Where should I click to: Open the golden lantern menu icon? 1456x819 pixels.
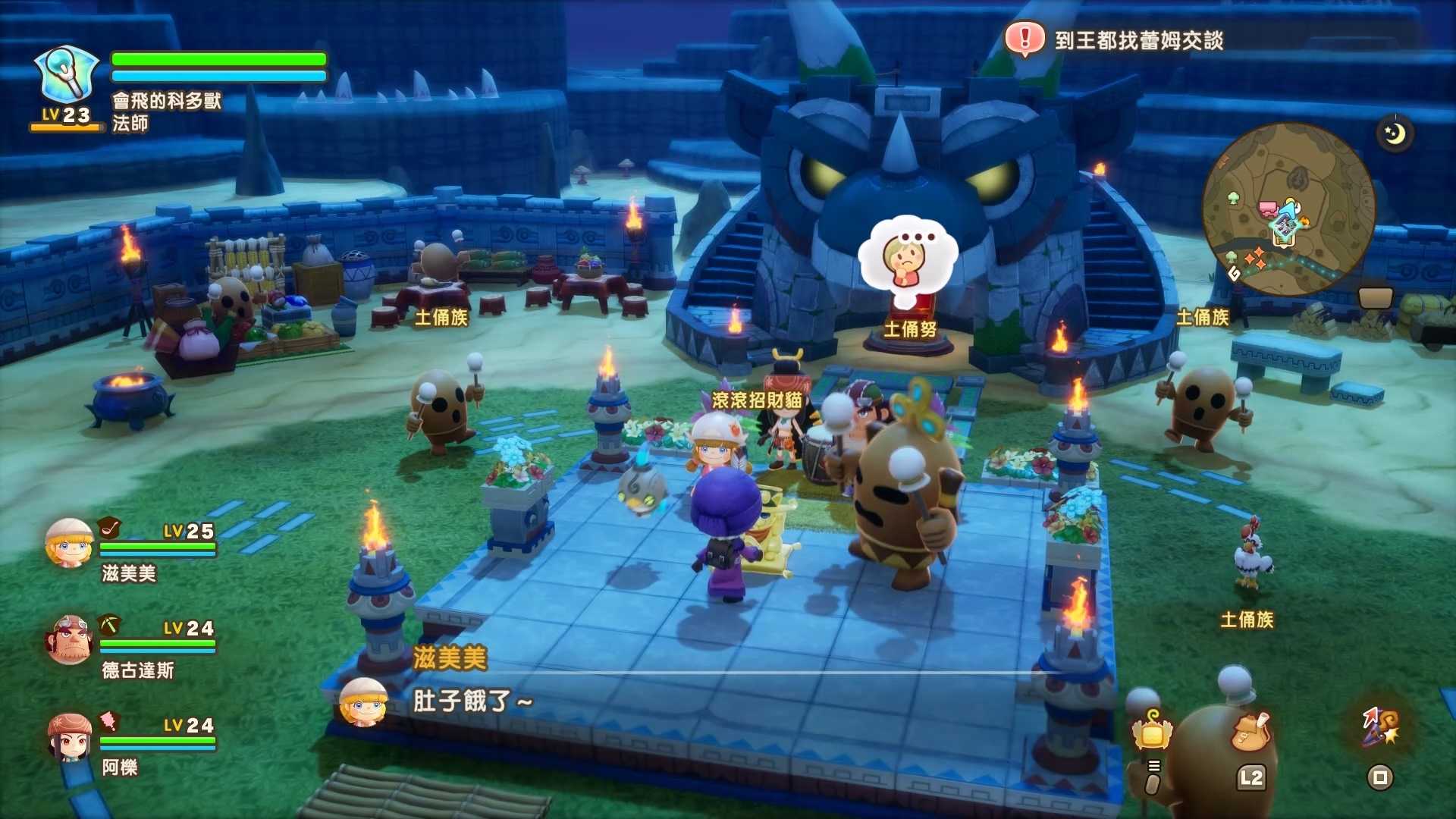(x=1153, y=732)
